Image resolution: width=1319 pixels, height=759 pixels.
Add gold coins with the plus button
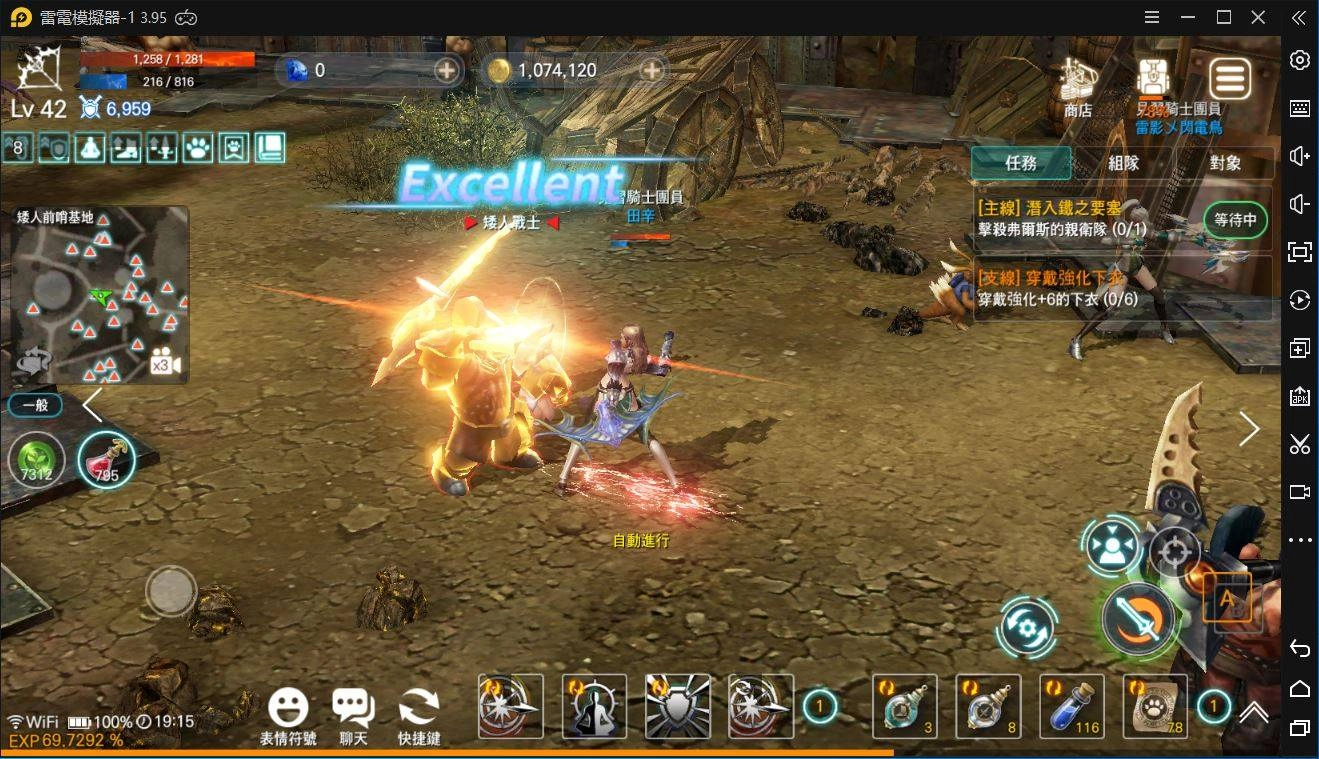click(x=652, y=70)
